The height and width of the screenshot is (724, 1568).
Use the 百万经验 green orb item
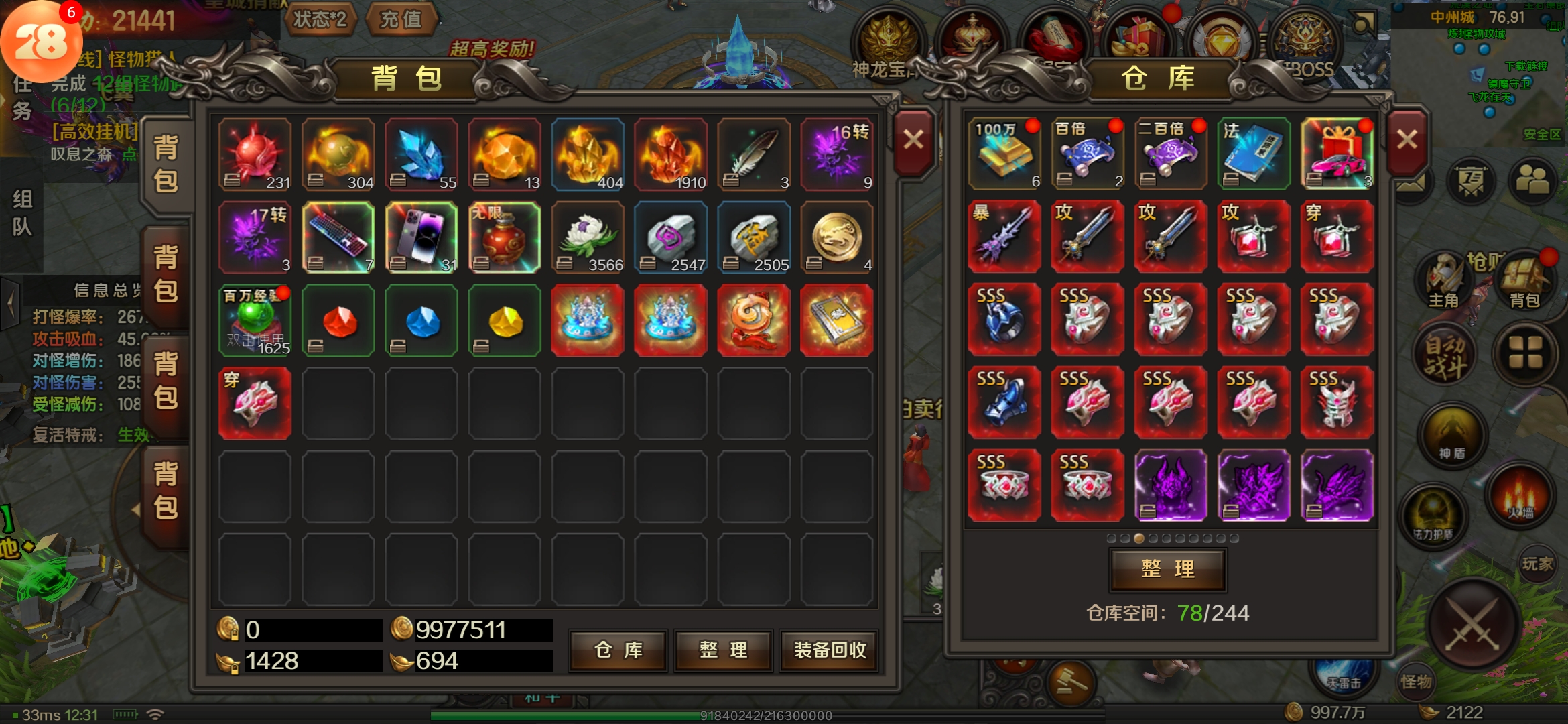255,320
